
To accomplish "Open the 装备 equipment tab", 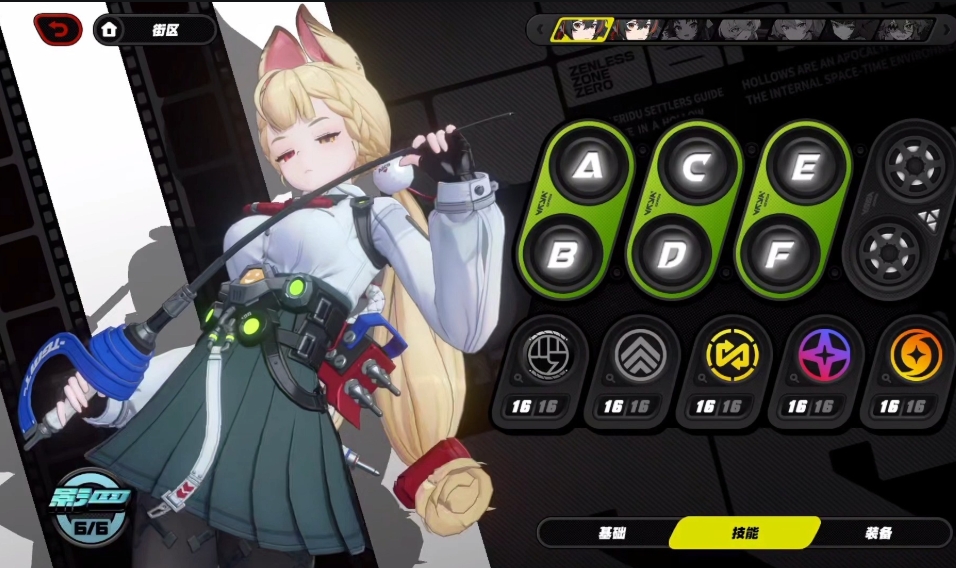I will coord(878,533).
